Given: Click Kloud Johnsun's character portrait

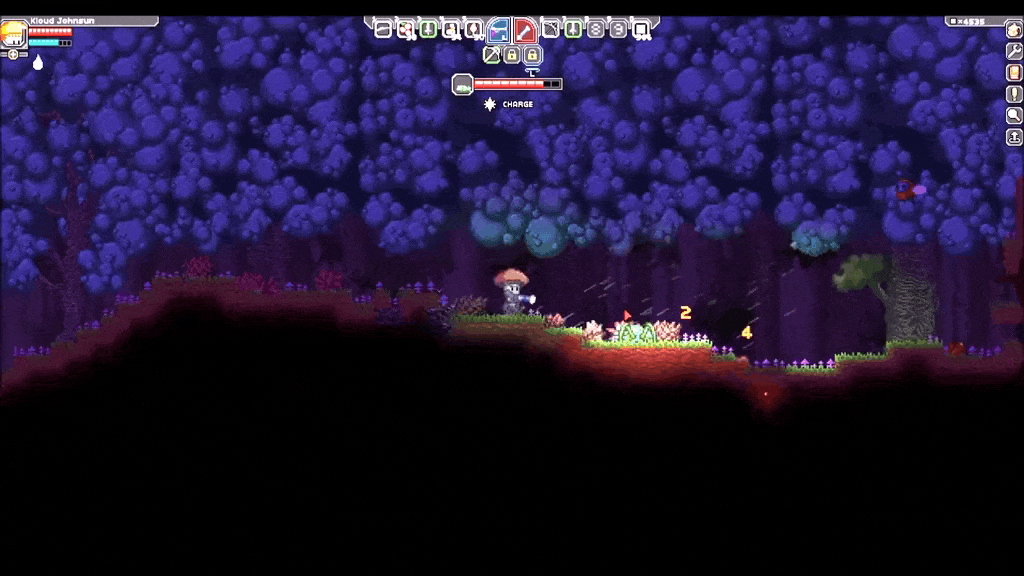Looking at the screenshot, I should coord(14,35).
